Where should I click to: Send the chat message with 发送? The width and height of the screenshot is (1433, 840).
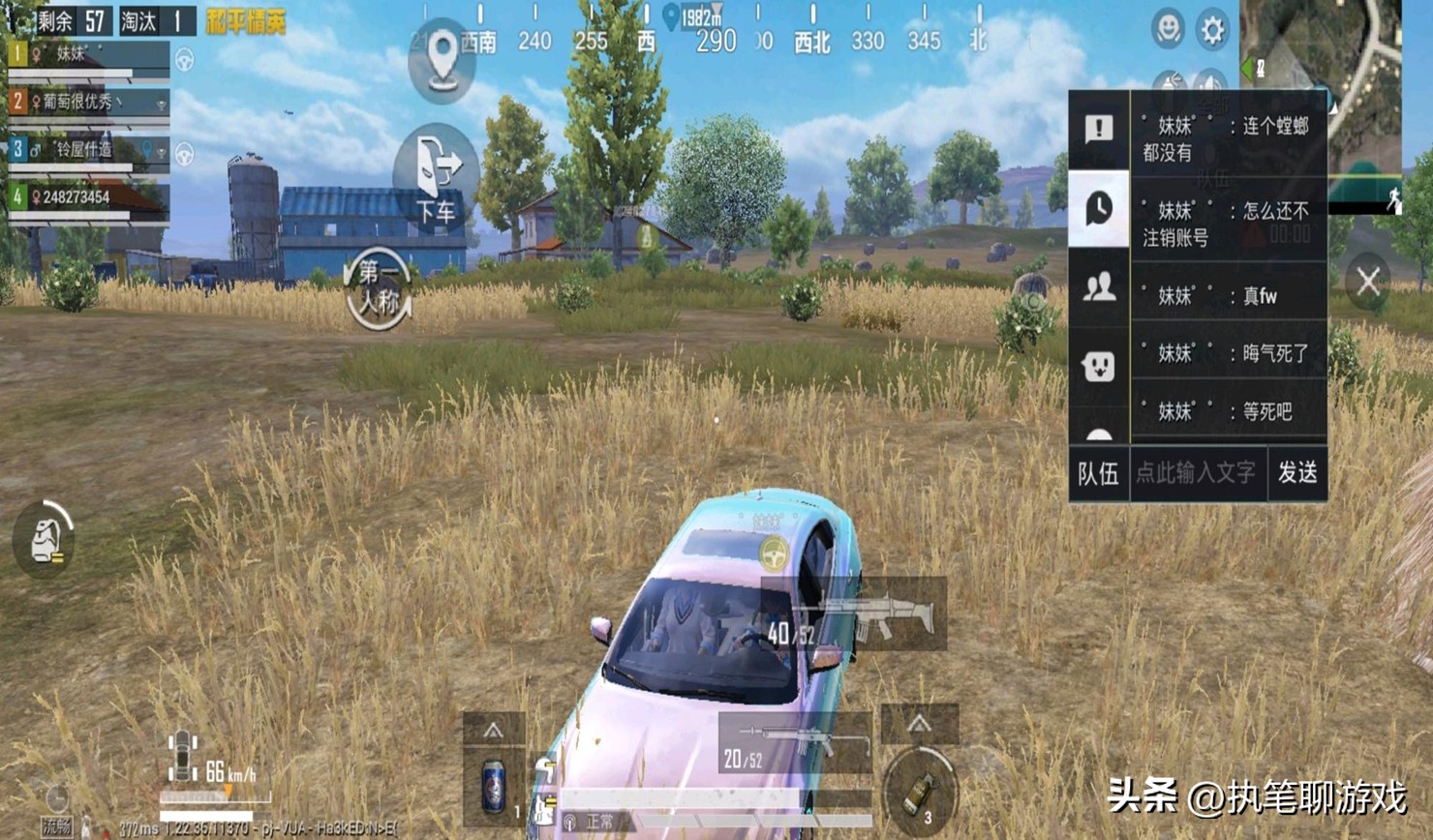tap(1297, 472)
